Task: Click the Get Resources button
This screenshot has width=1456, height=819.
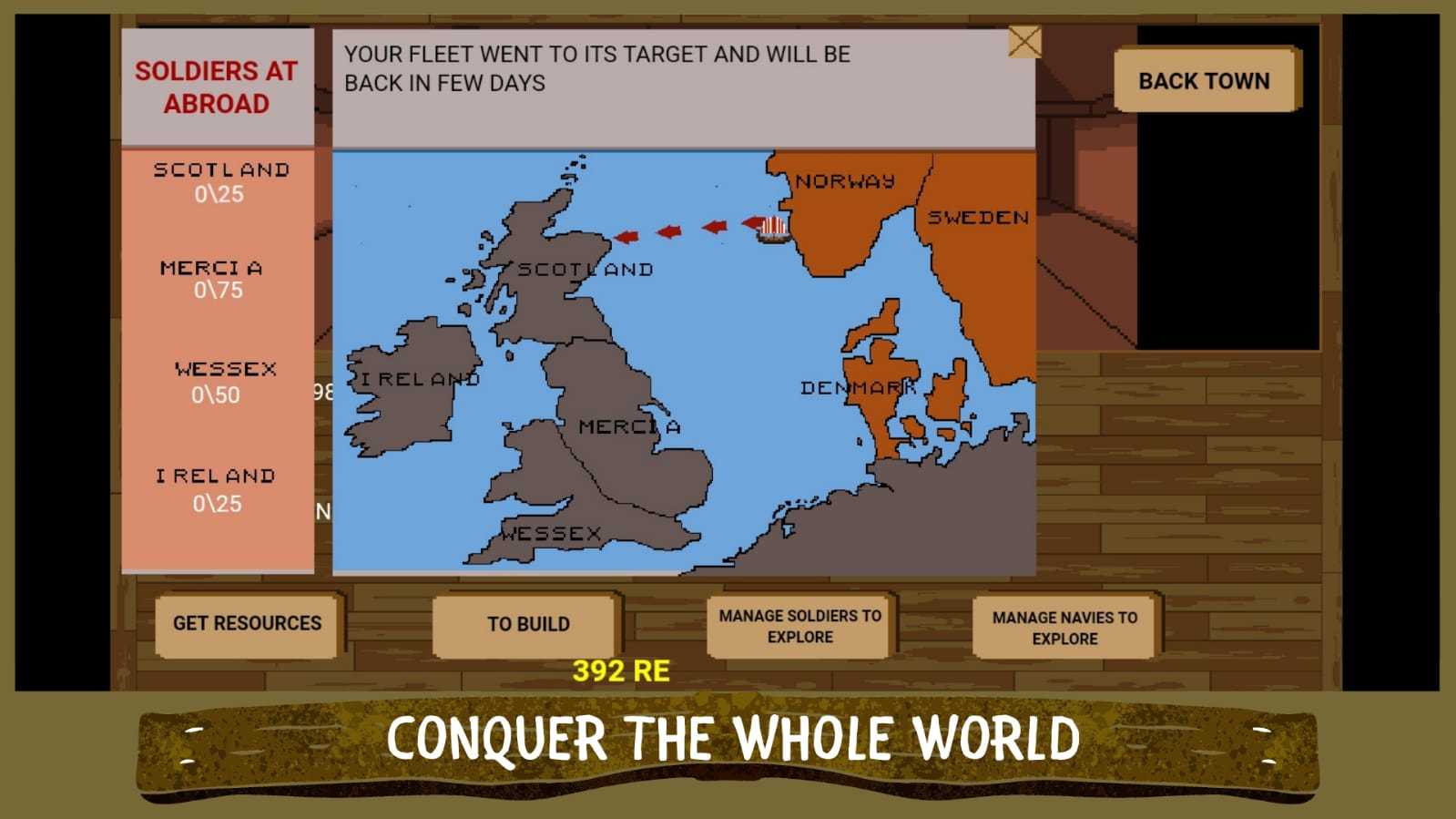Action: pos(248,624)
